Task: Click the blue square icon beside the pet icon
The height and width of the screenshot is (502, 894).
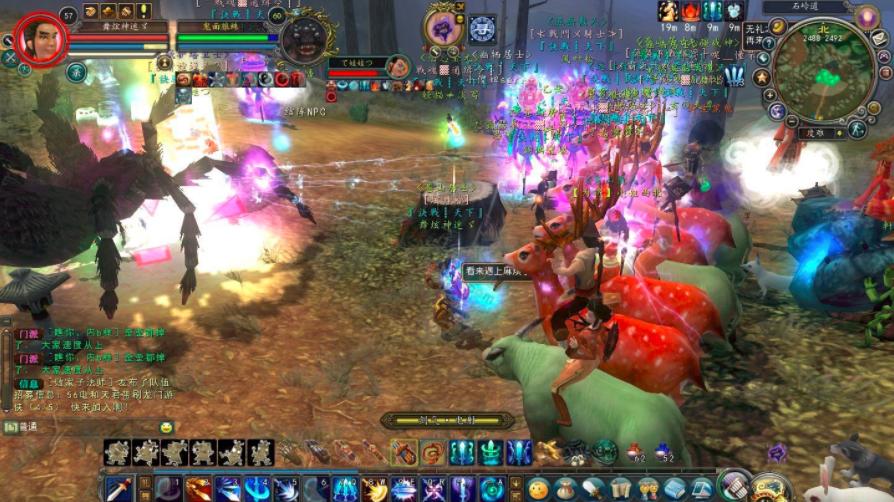Action: tap(482, 29)
